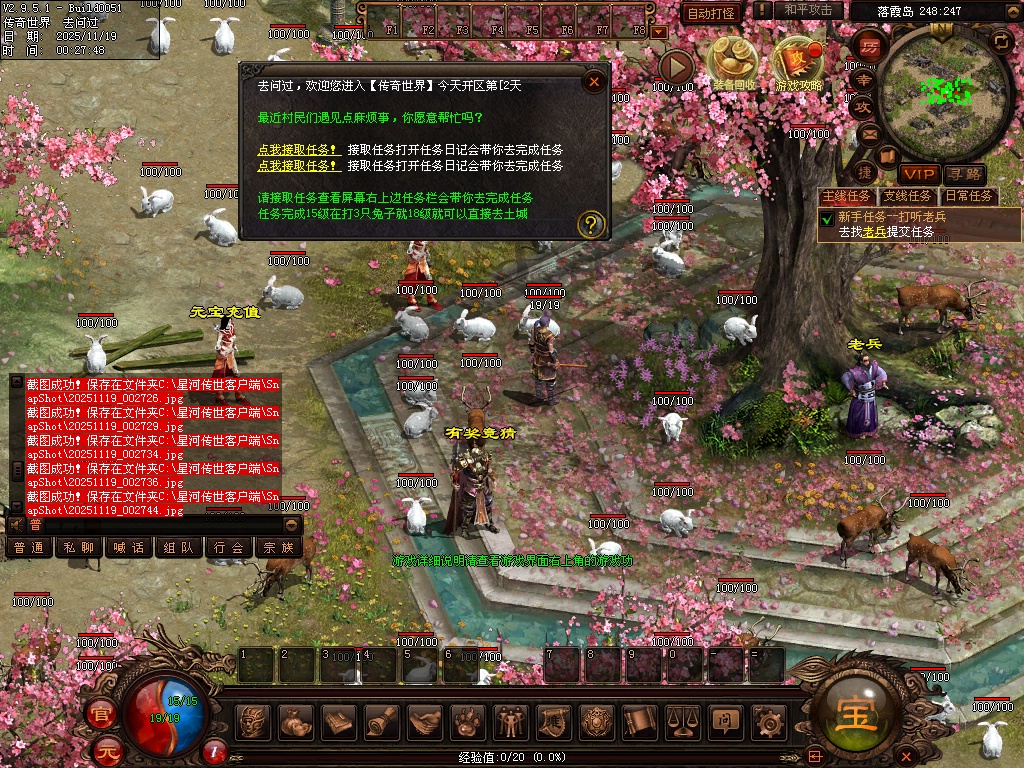Viewport: 1024px width, 768px height.
Task: Select the 私聊 private chat channel
Action: tap(80, 547)
